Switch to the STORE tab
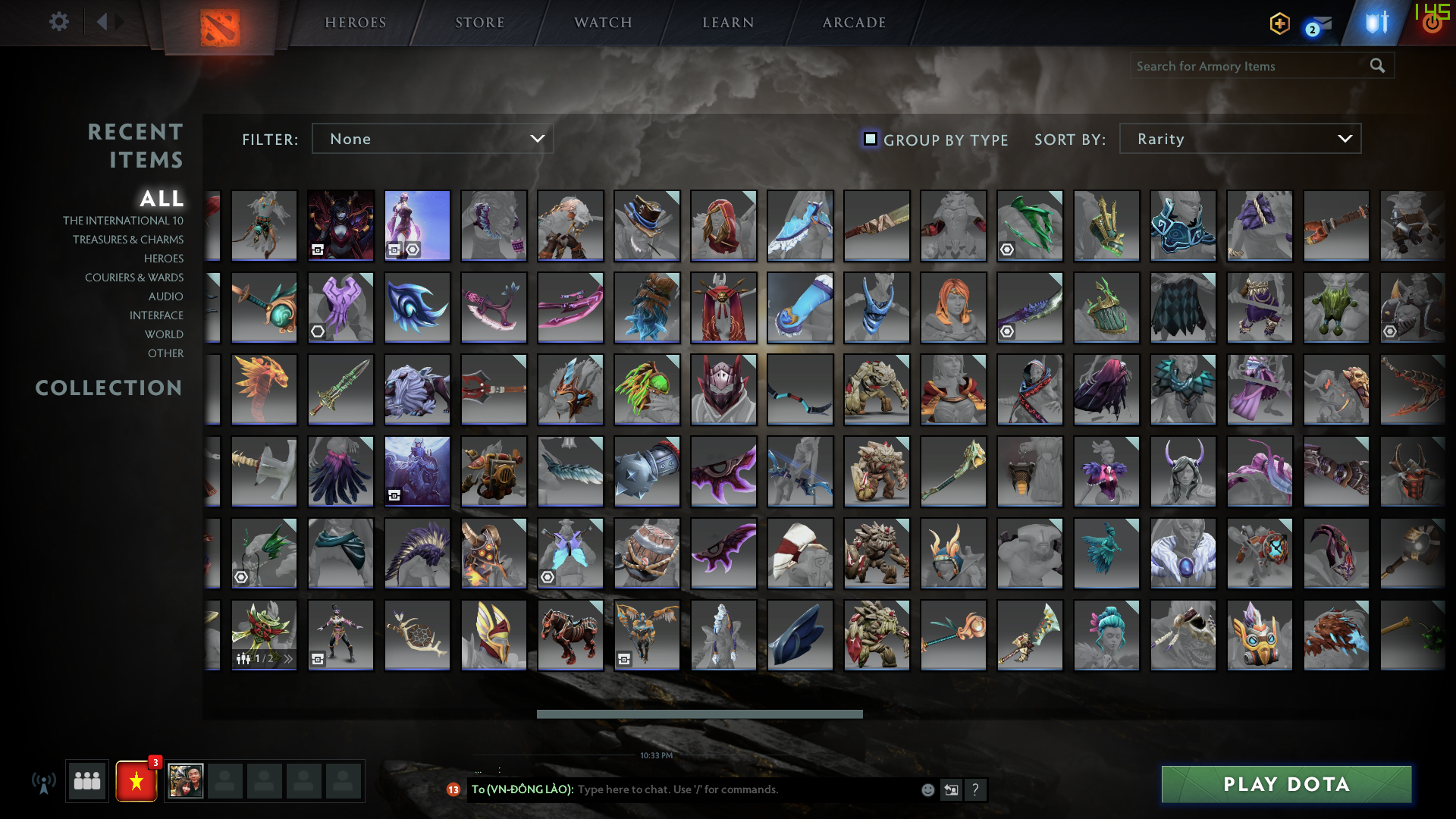This screenshot has height=819, width=1456. point(480,23)
